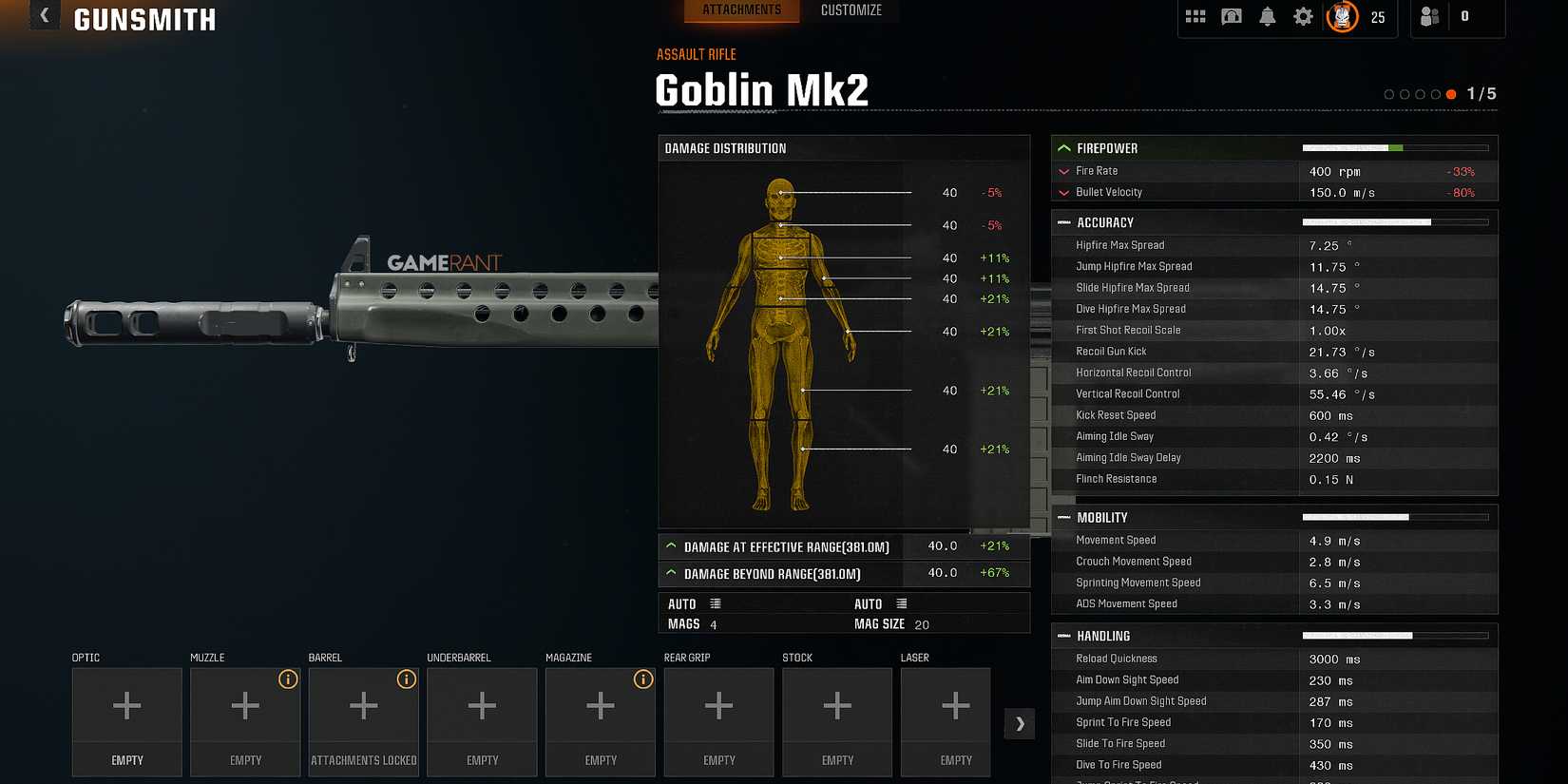Select the last page dot in the 1/5 indicator
The width and height of the screenshot is (1568, 784).
(x=1451, y=94)
